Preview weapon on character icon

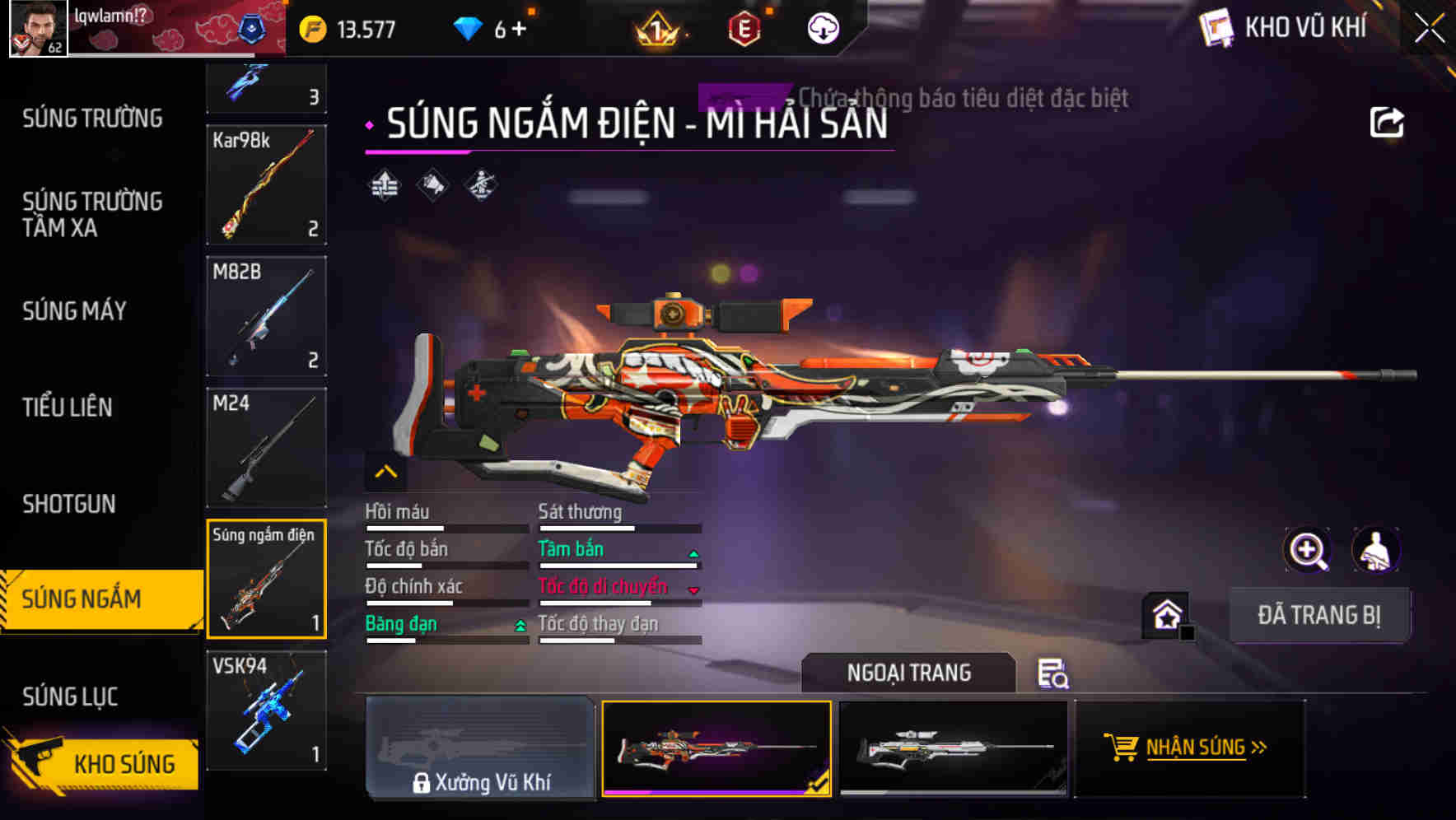tap(1375, 550)
